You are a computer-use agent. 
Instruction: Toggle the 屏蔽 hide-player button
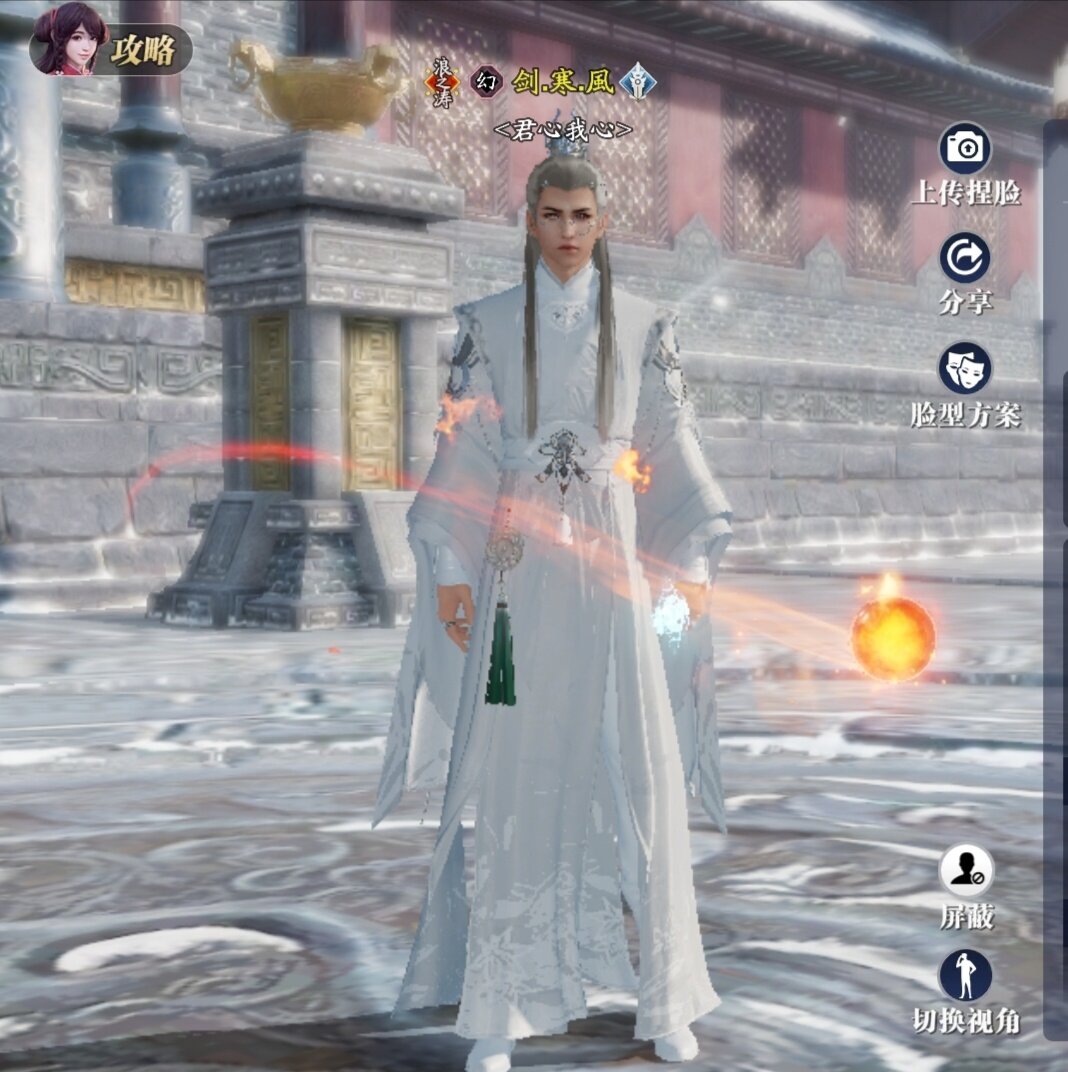click(966, 871)
